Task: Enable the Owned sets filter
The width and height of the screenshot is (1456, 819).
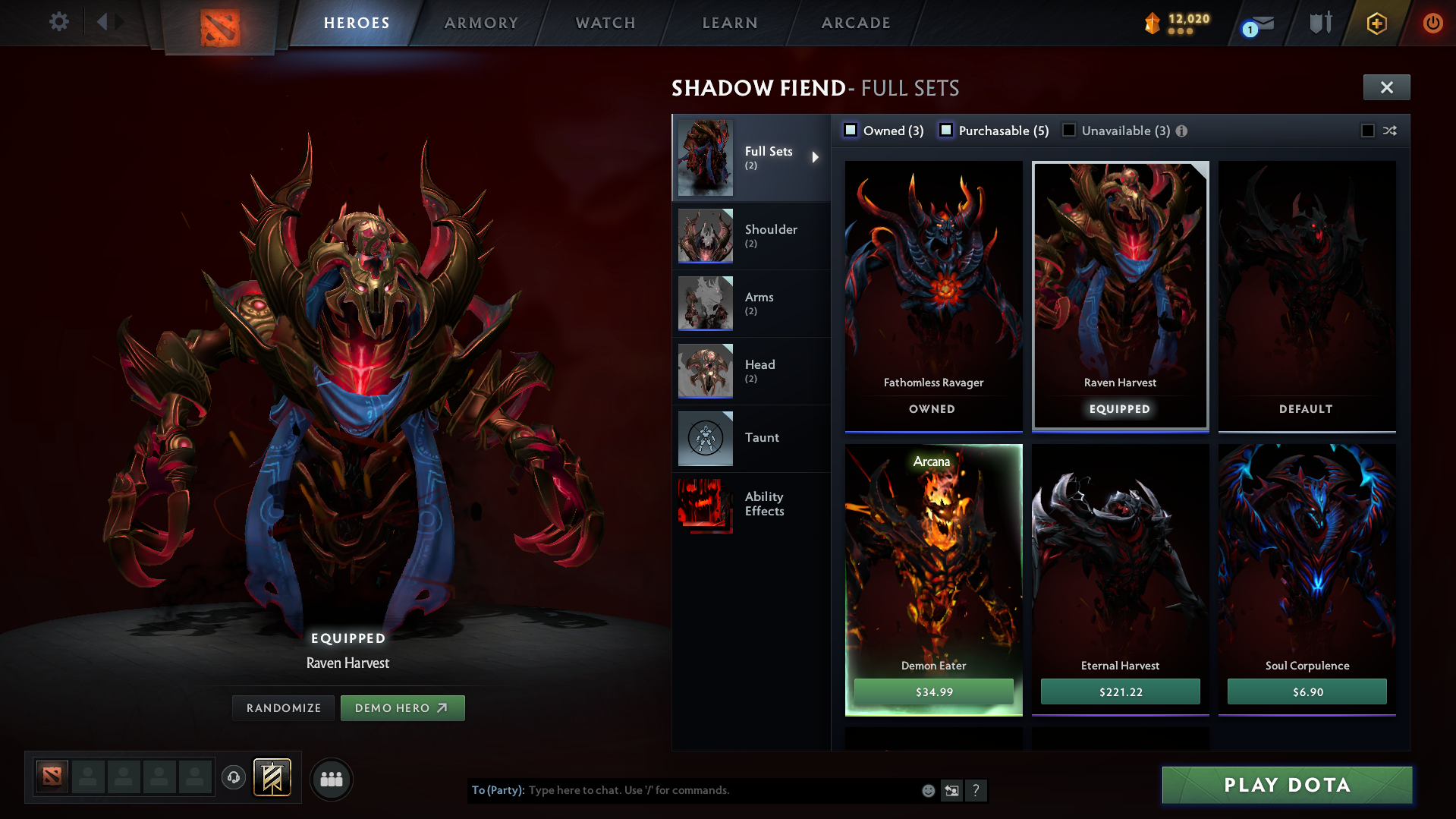Action: click(851, 130)
